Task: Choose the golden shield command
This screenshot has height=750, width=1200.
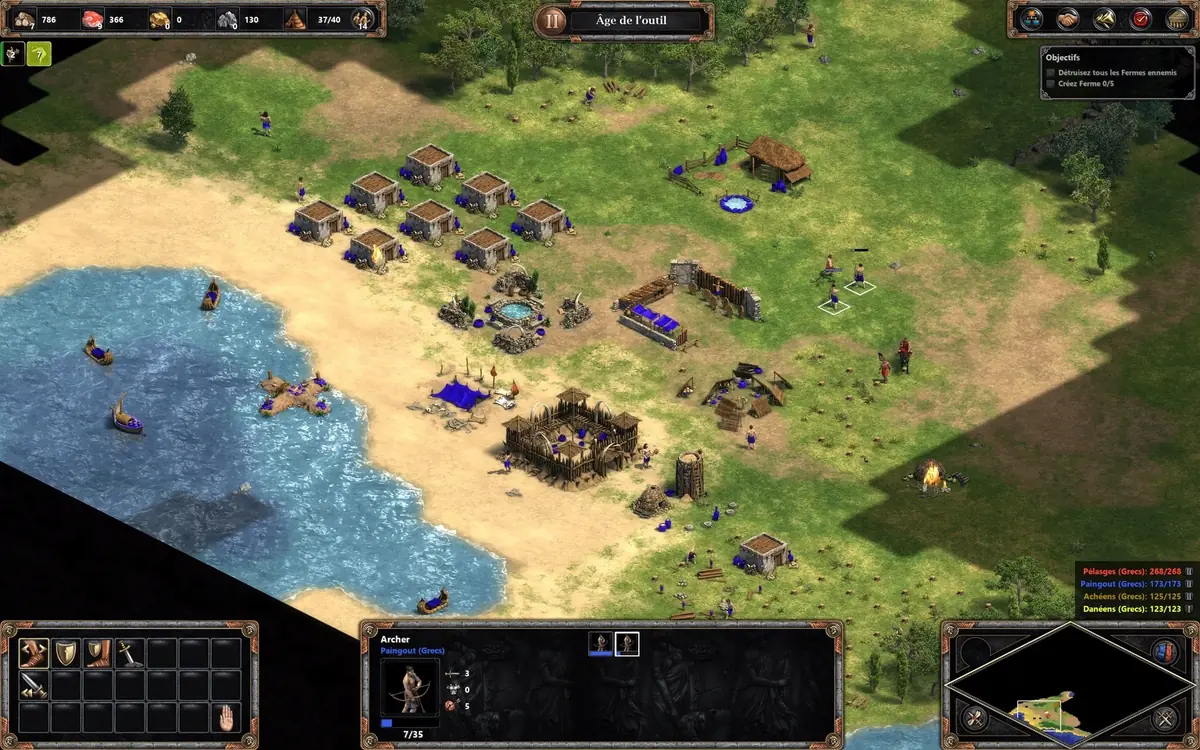Action: coord(65,653)
